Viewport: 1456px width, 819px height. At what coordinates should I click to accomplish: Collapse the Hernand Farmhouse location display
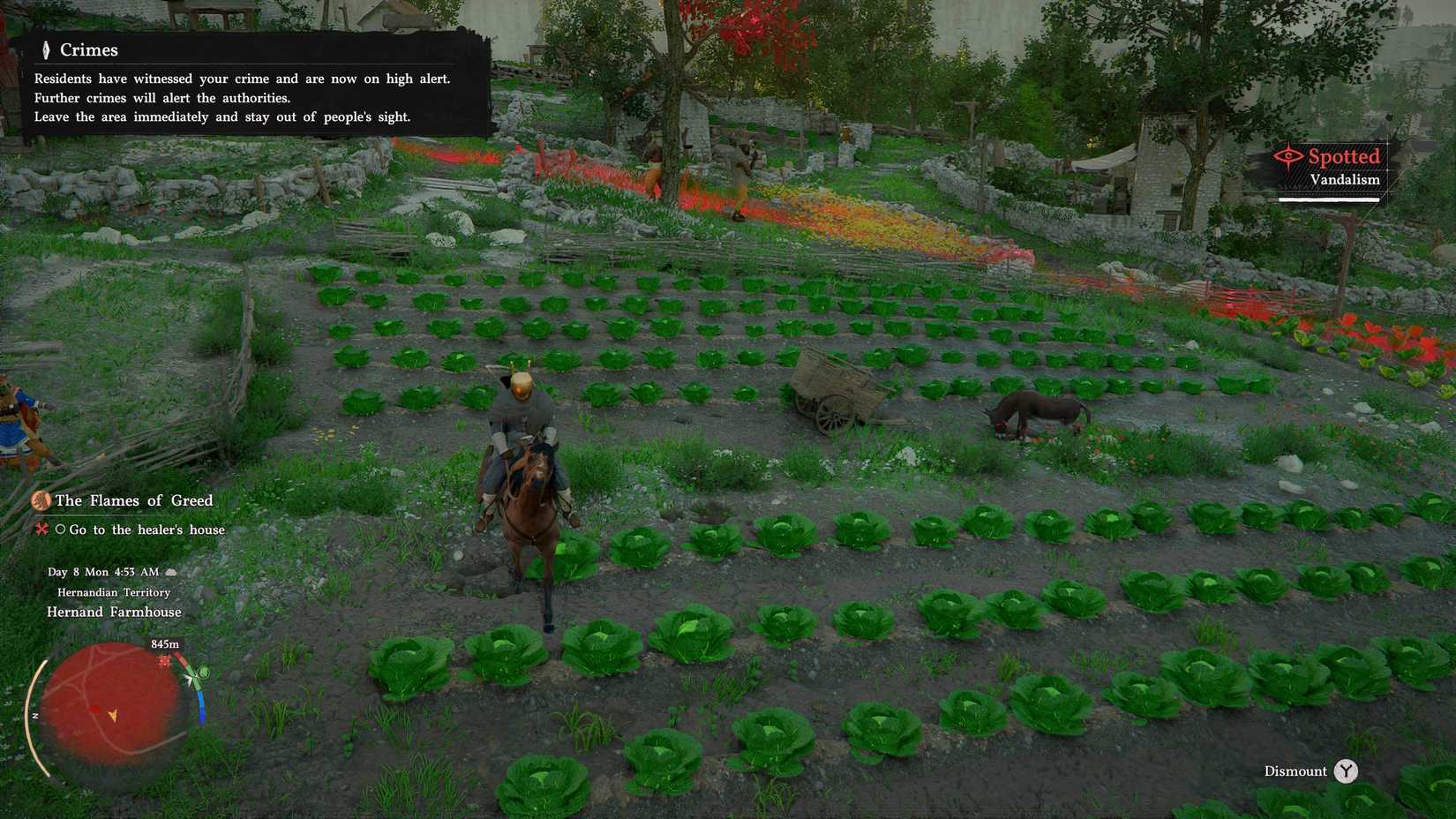114,611
